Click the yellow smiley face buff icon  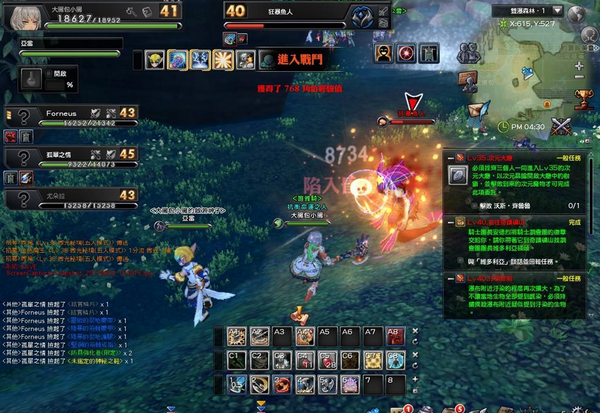click(x=156, y=60)
